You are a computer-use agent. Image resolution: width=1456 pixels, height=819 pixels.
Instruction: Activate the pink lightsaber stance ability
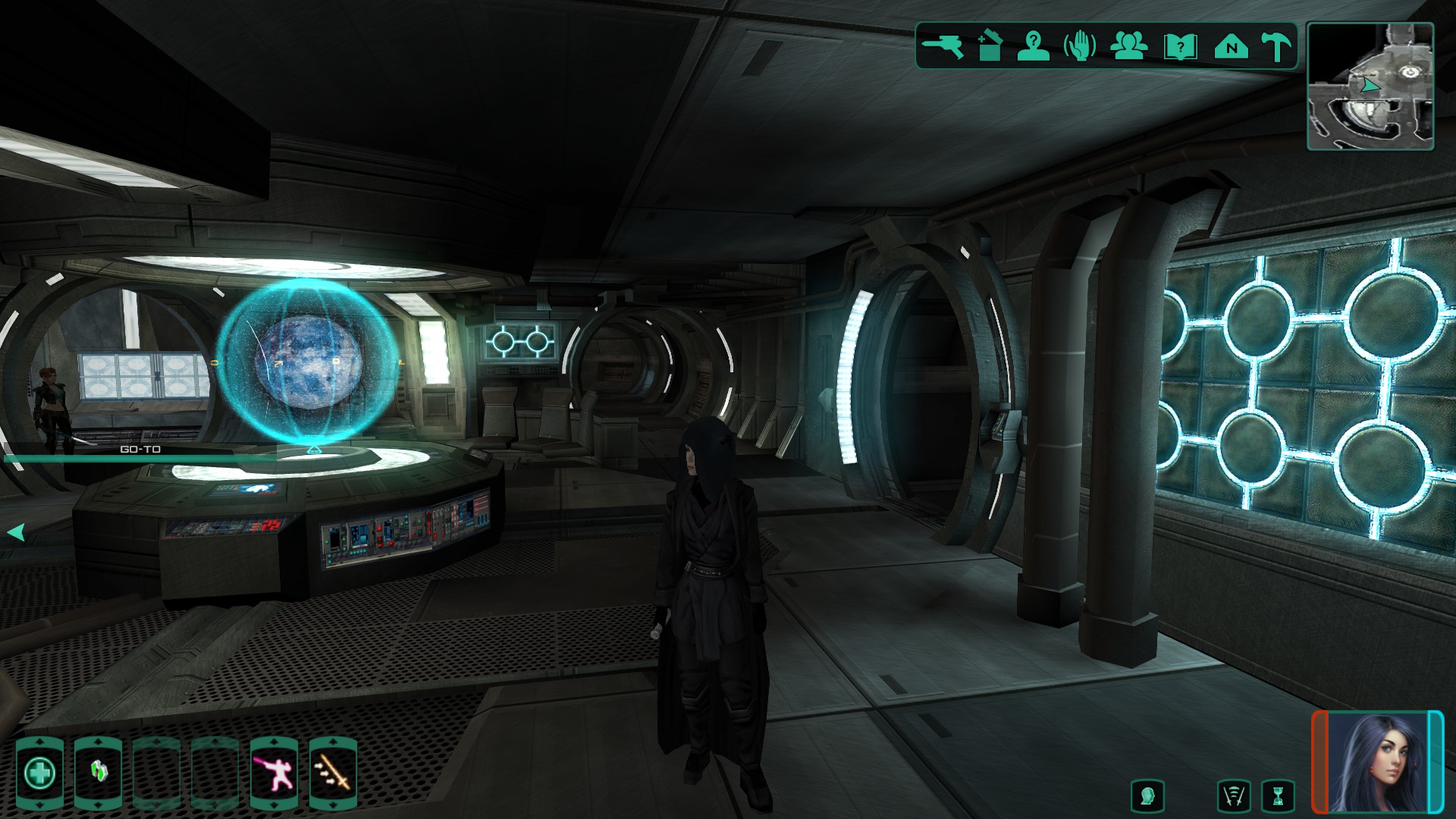click(274, 773)
